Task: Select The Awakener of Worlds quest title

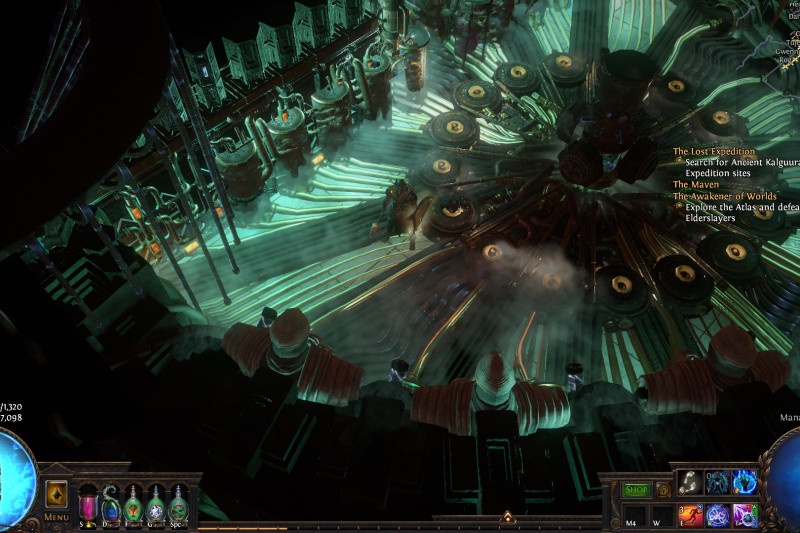Action: [726, 196]
